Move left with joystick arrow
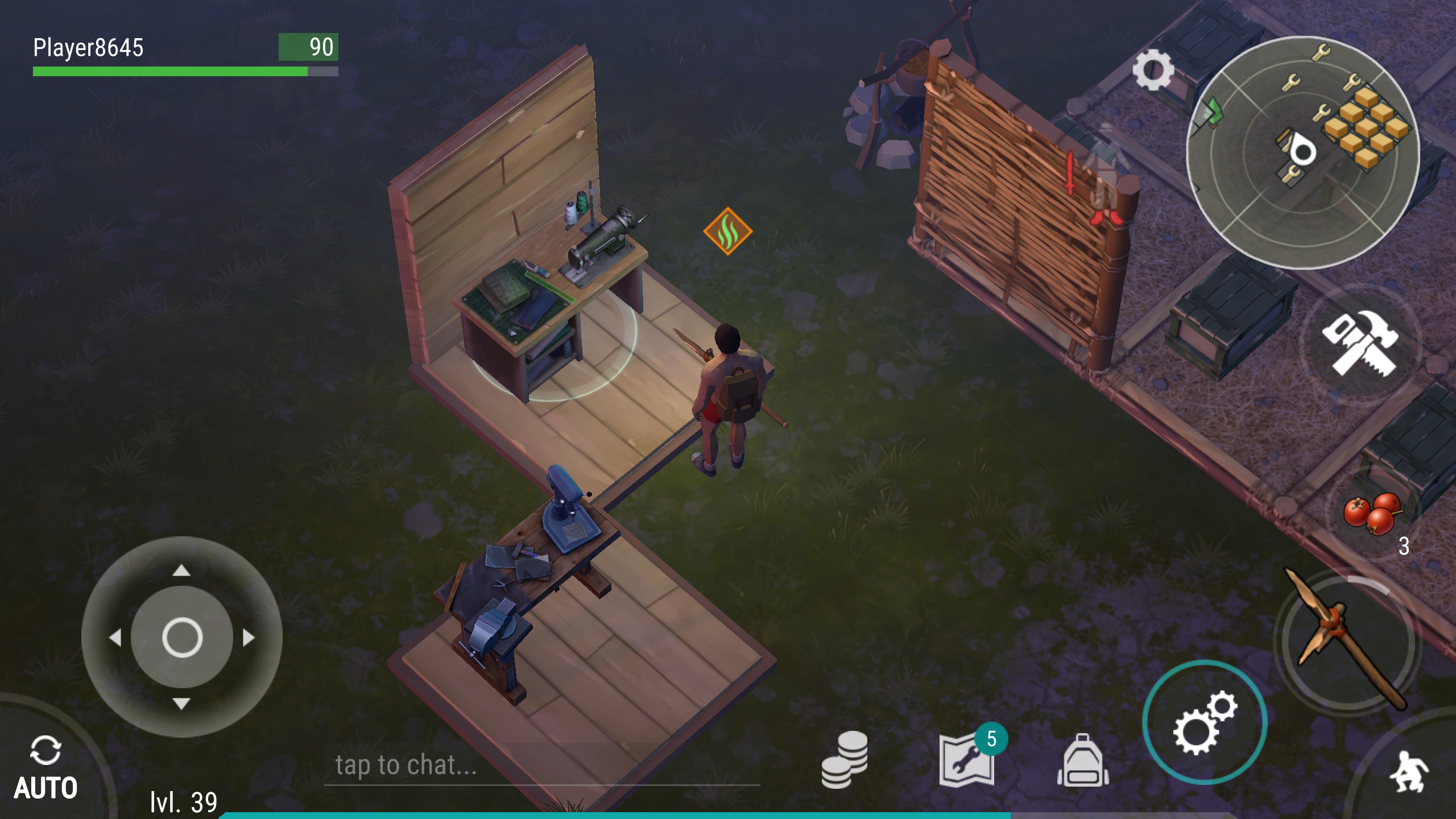The height and width of the screenshot is (819, 1456). click(x=115, y=638)
